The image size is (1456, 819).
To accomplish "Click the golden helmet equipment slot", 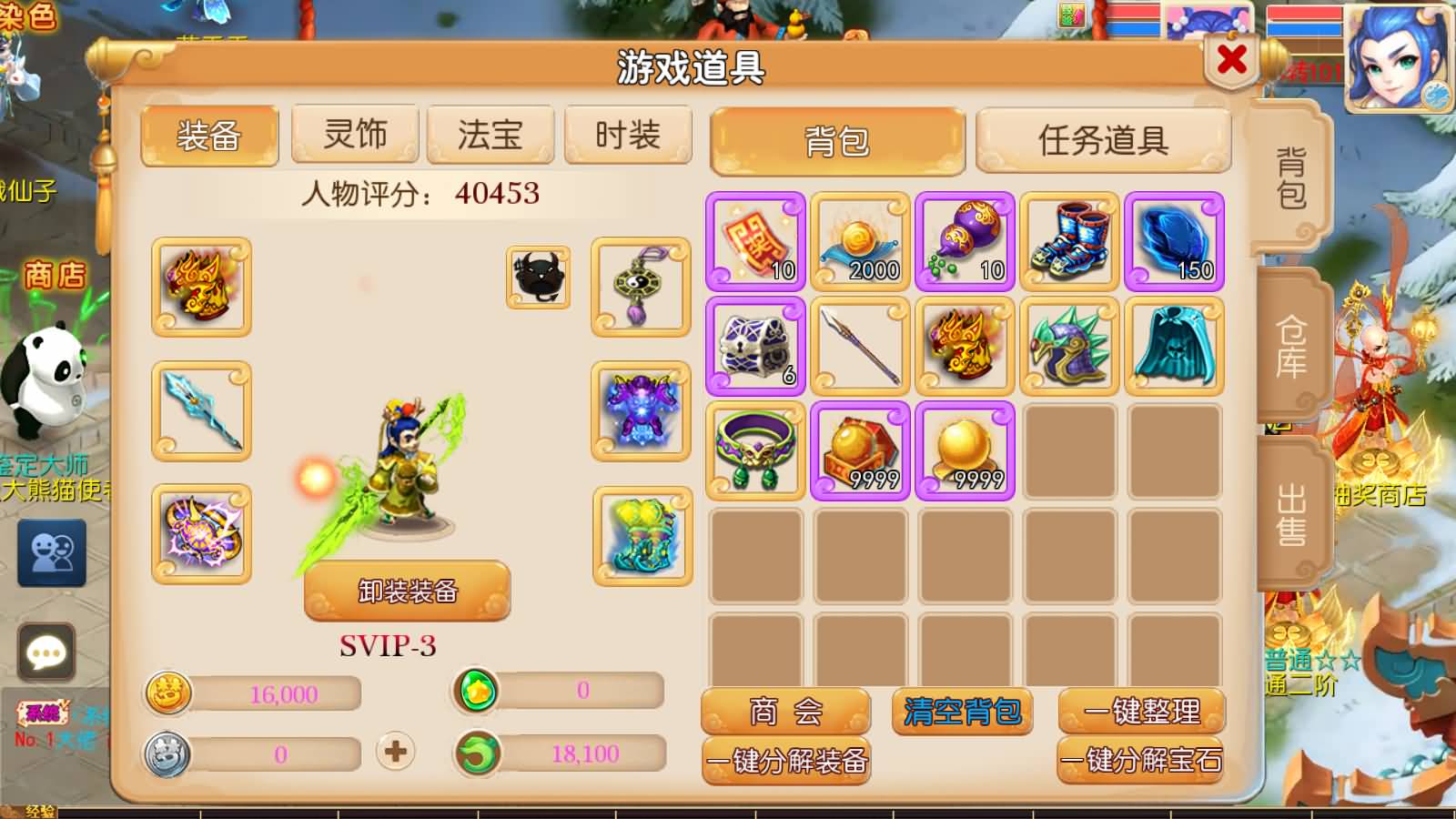I will [200, 284].
